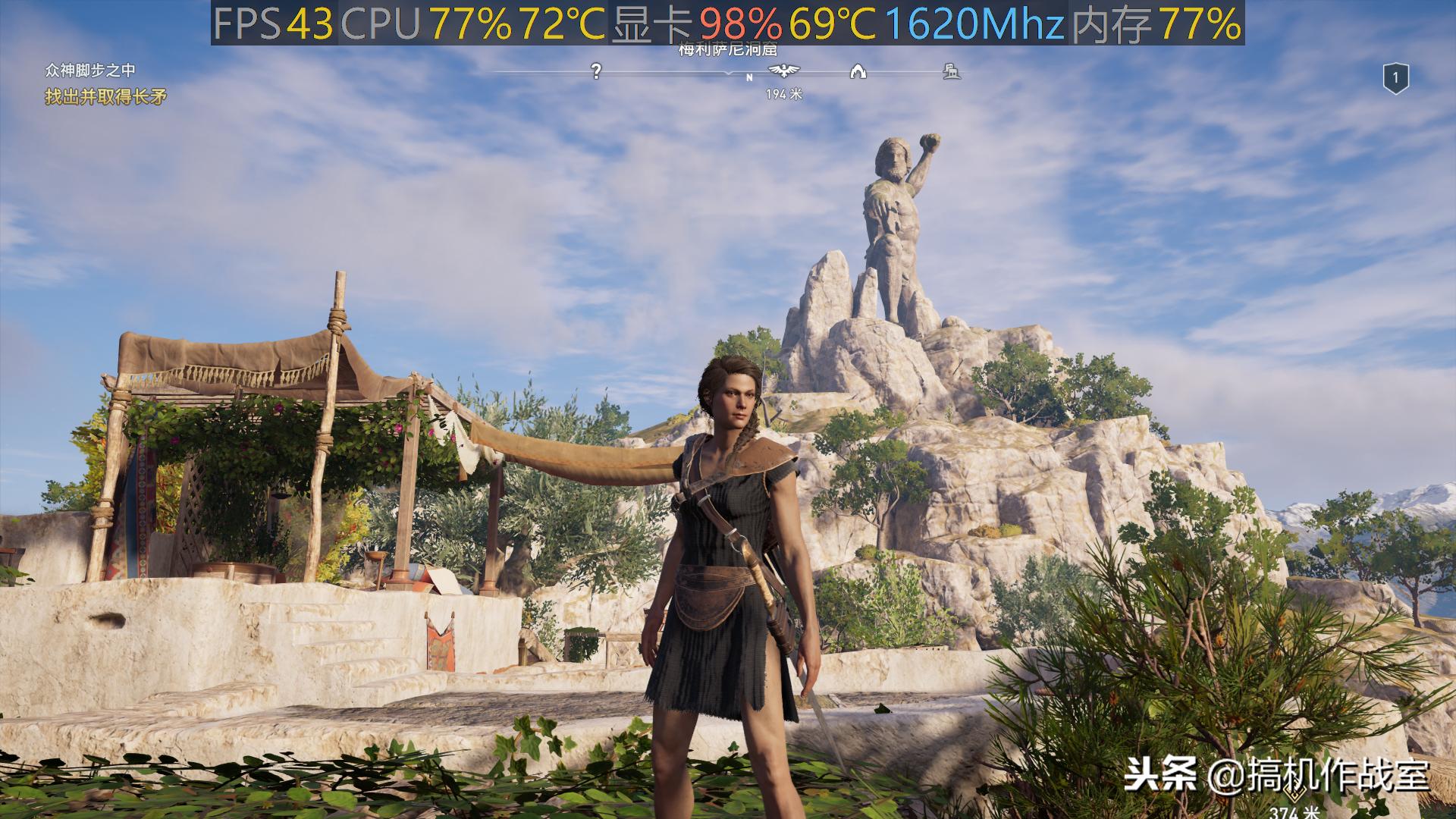Click the level 1 shield badge
1456x819 pixels.
point(1395,78)
